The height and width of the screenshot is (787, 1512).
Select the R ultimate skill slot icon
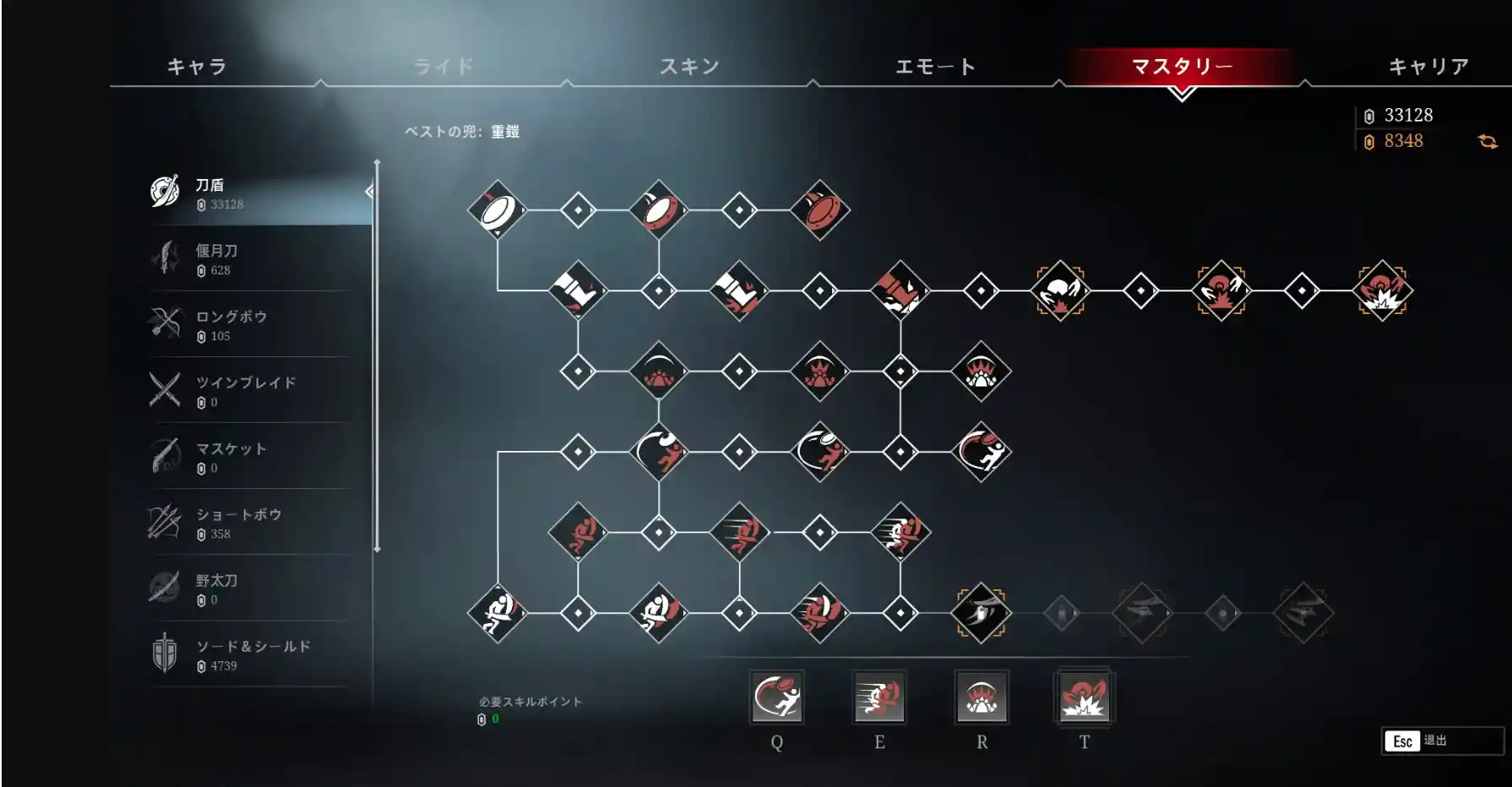coord(982,699)
